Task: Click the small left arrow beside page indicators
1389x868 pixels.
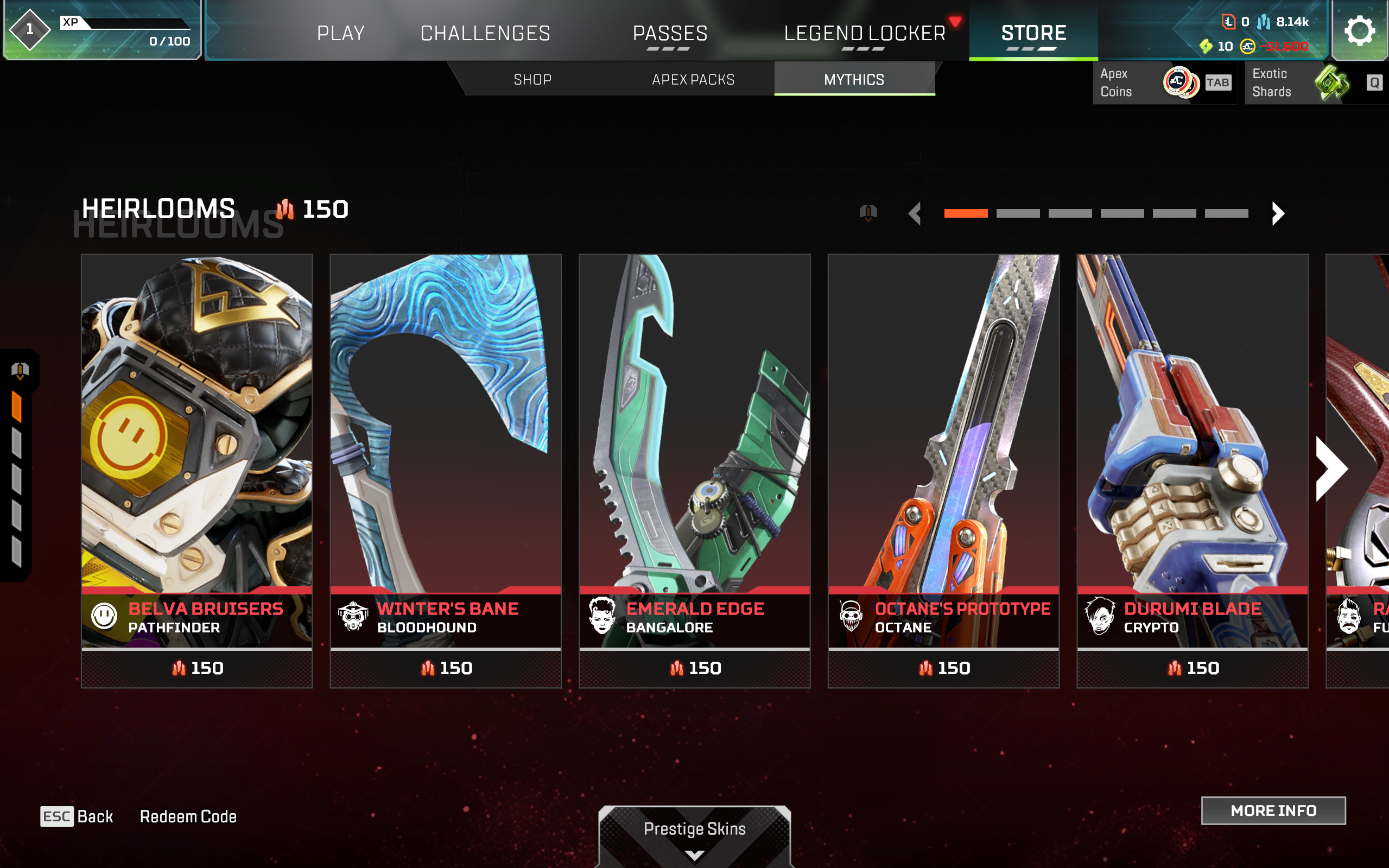Action: click(915, 213)
